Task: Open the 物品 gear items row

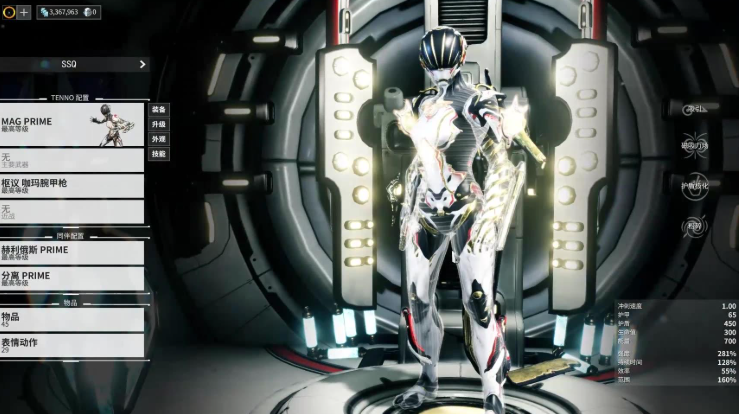Action: 72,319
